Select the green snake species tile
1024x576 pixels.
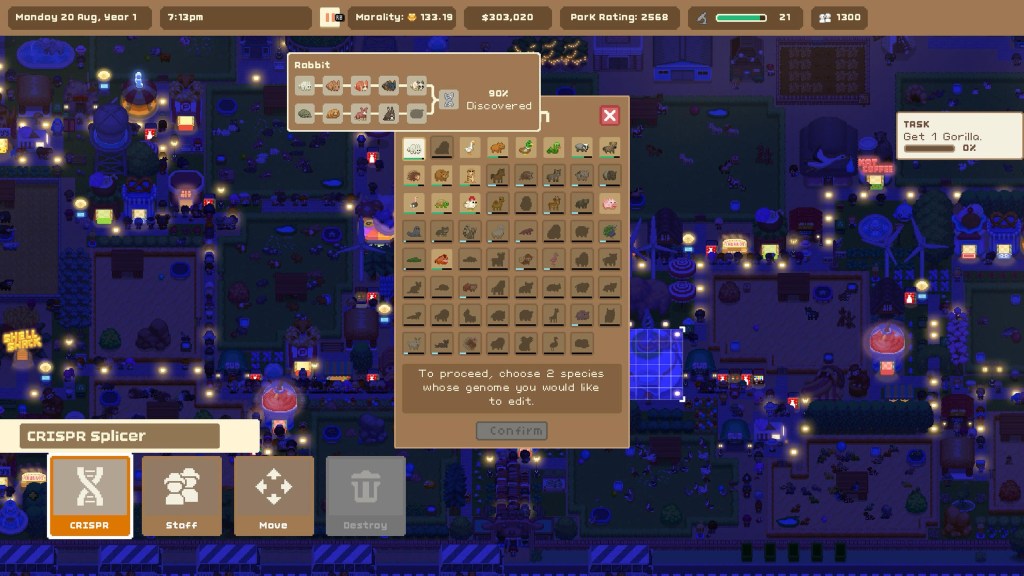(x=554, y=148)
